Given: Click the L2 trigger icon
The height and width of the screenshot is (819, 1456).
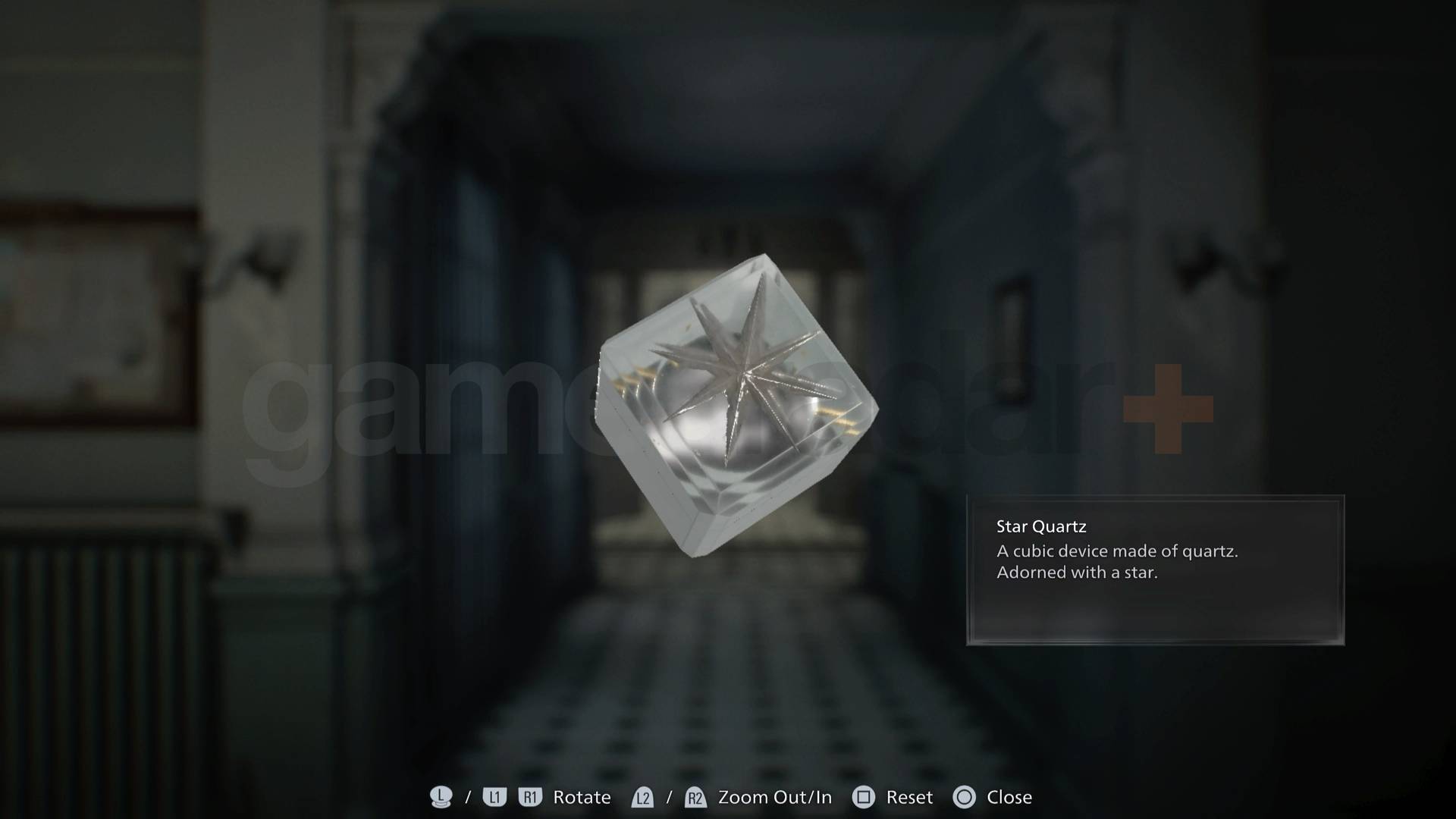Looking at the screenshot, I should pos(642,797).
